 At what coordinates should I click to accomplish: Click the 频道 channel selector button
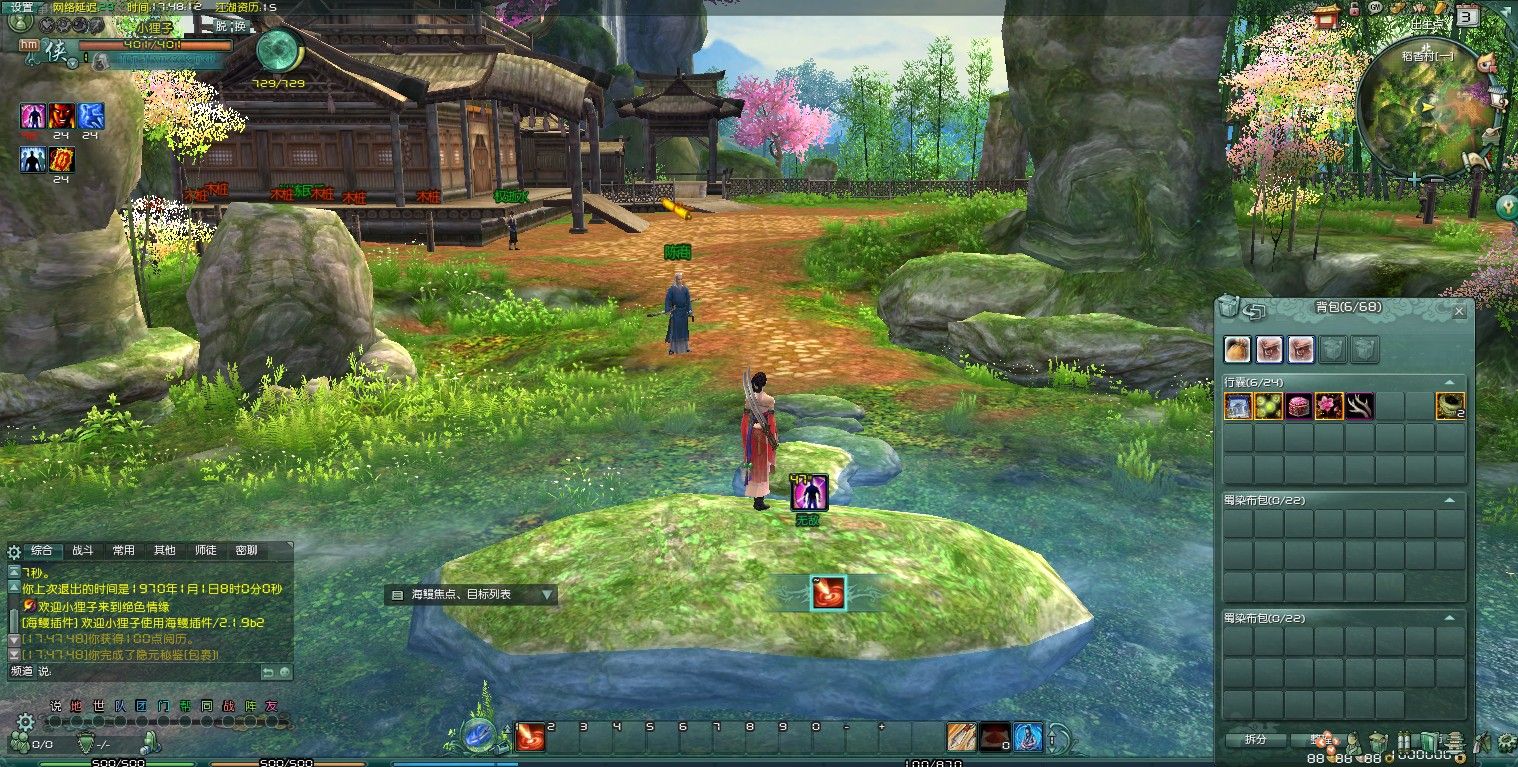(21, 672)
